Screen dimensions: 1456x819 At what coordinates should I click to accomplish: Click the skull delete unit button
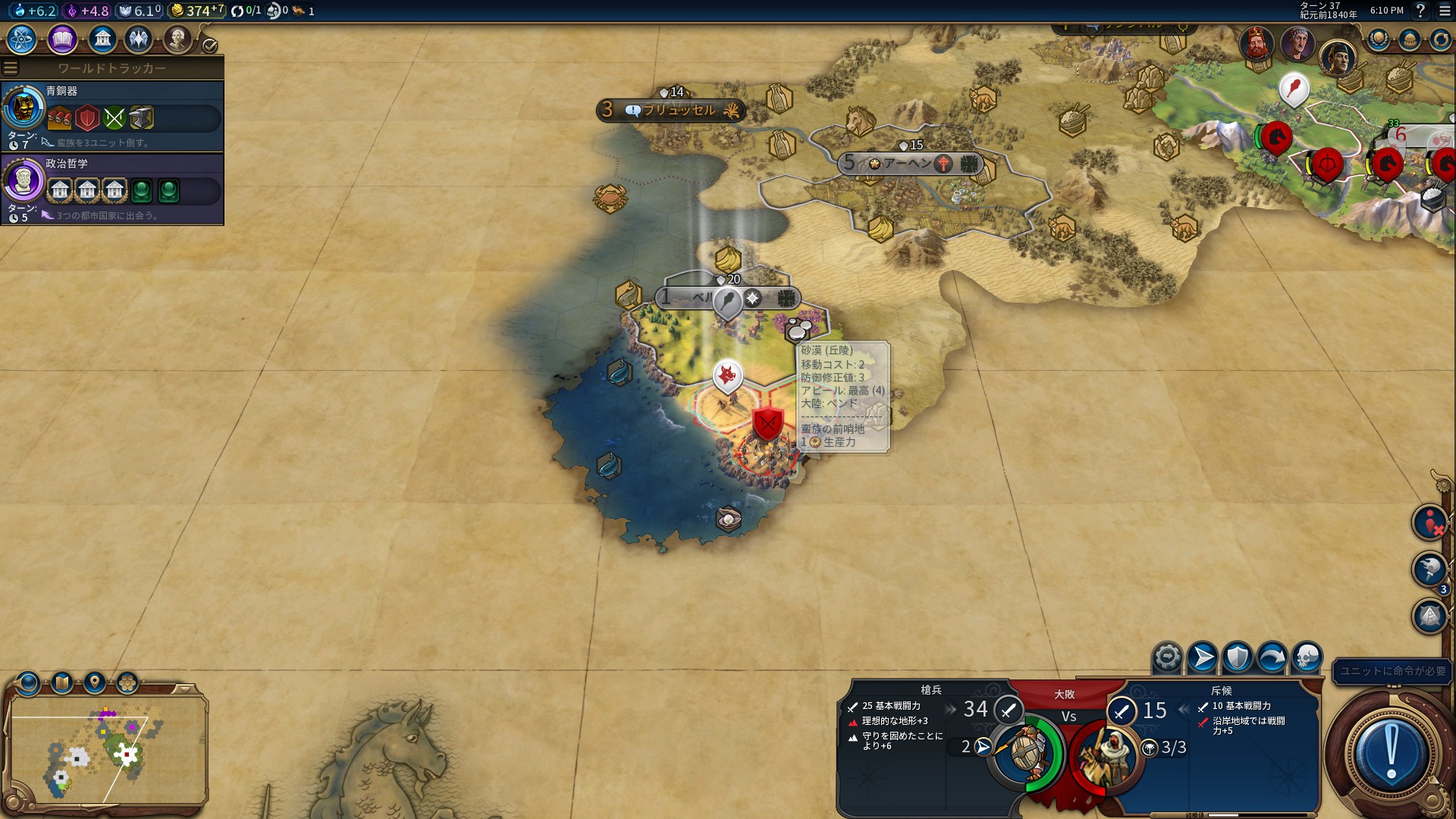point(1307,657)
